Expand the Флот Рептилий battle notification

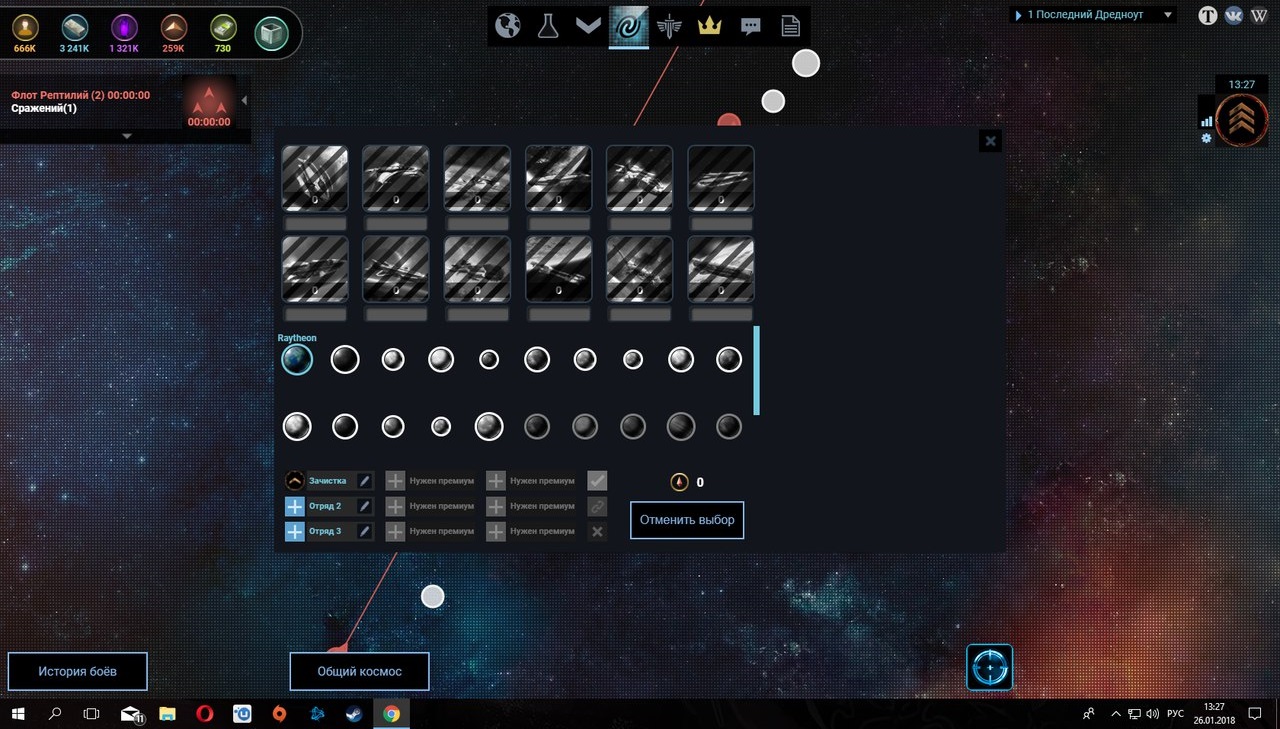point(126,136)
